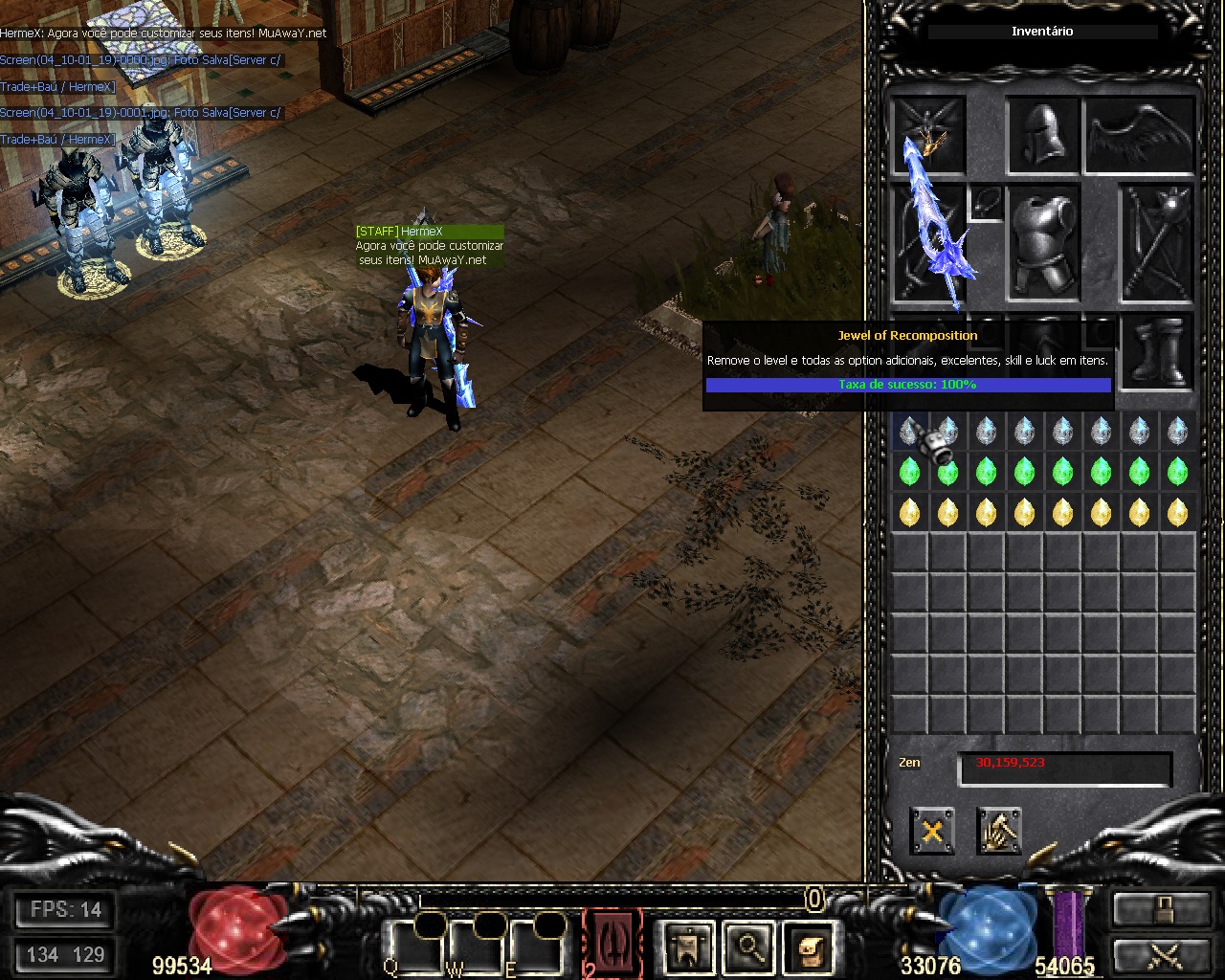1225x980 pixels.
Task: Click the Zen amount field
Action: tap(1064, 768)
